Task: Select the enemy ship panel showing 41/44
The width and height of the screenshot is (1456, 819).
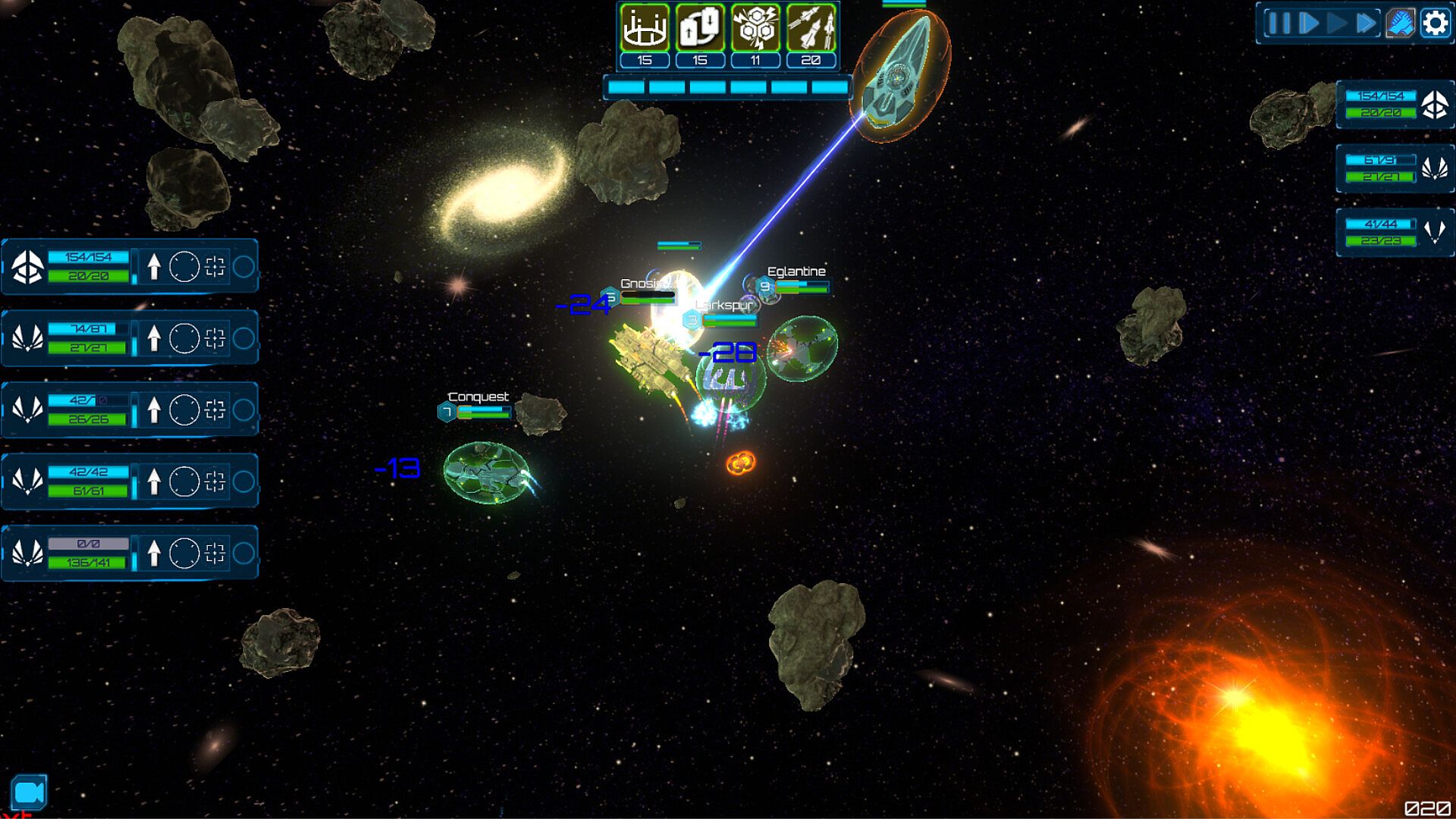Action: [1395, 232]
